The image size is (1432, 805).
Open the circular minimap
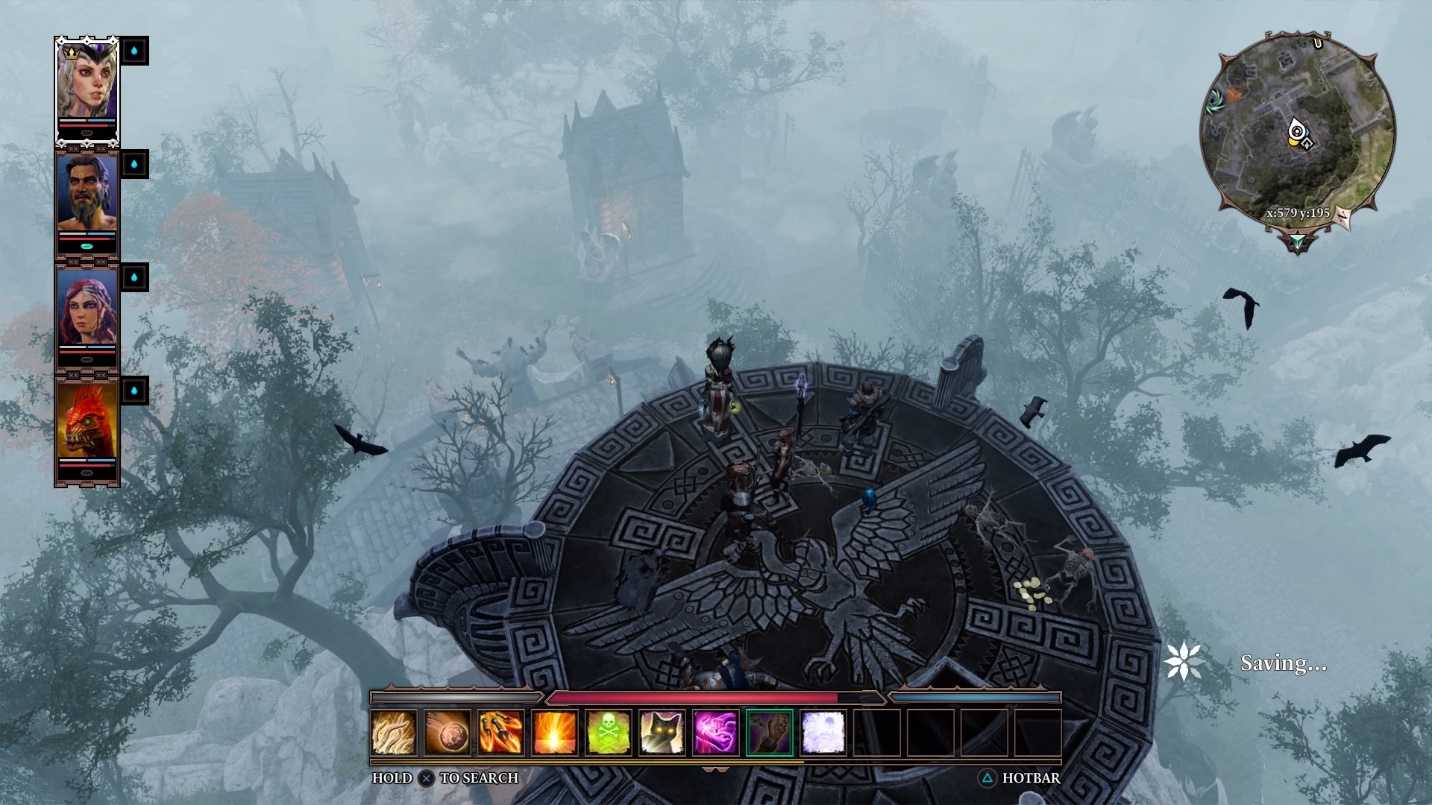click(x=1297, y=130)
